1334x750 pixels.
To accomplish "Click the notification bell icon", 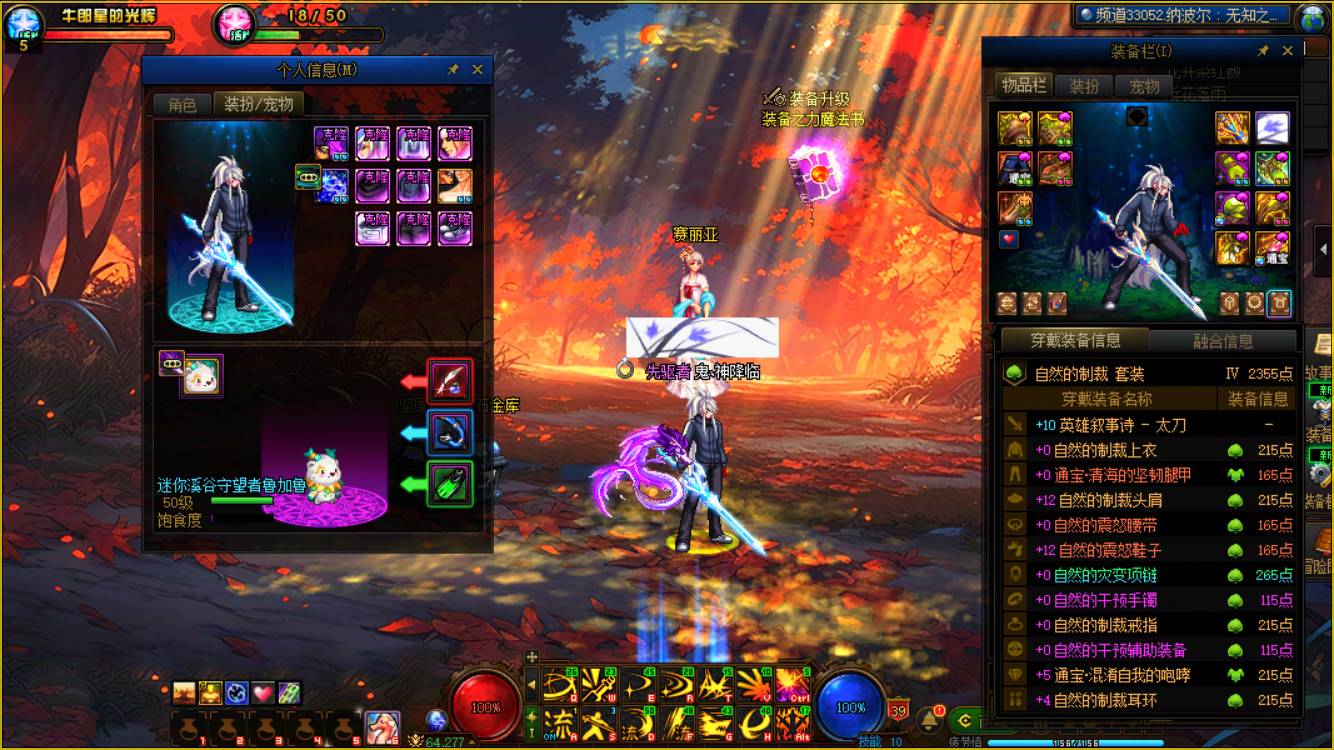I will click(930, 718).
